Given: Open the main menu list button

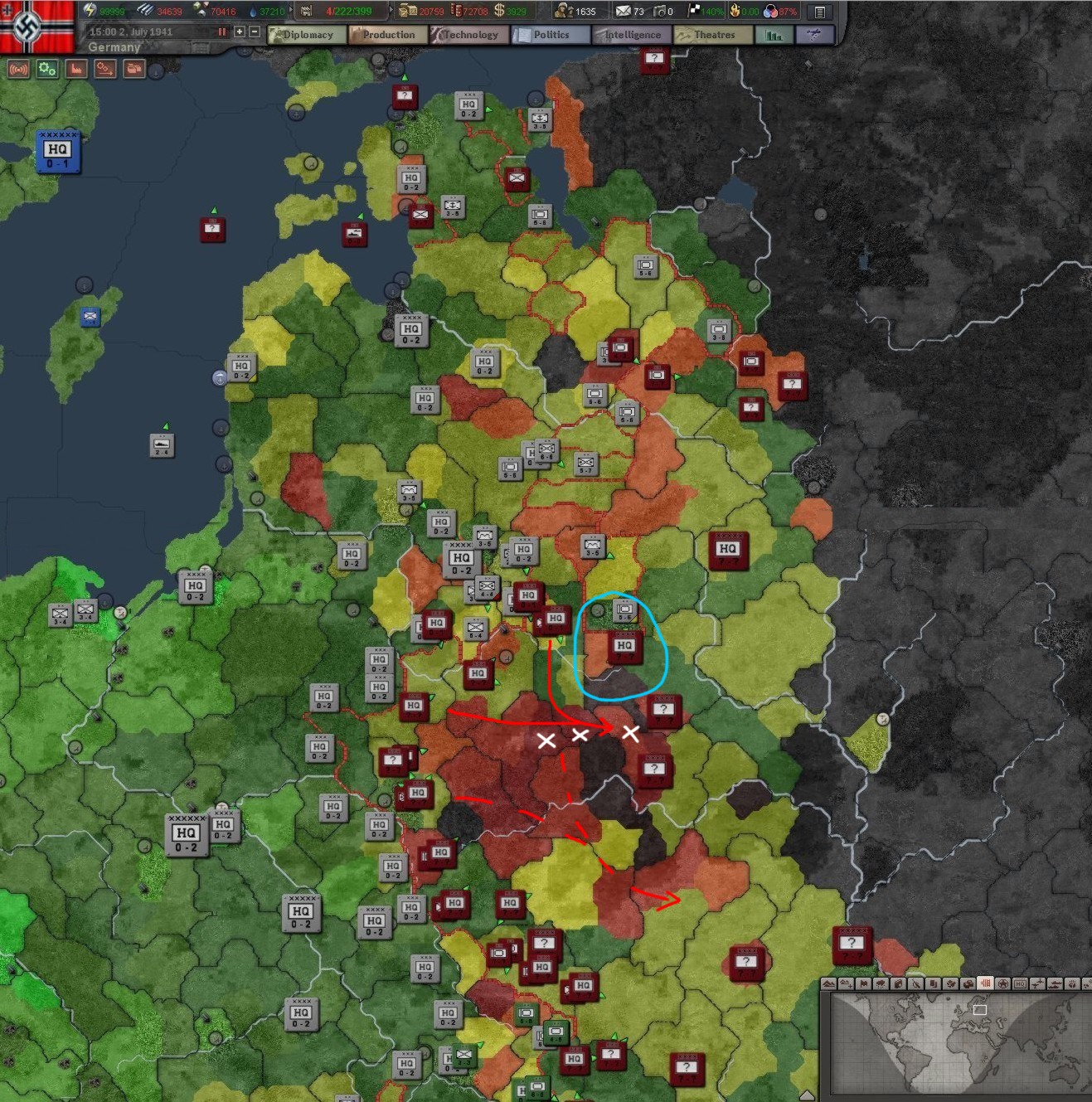Looking at the screenshot, I should [819, 12].
